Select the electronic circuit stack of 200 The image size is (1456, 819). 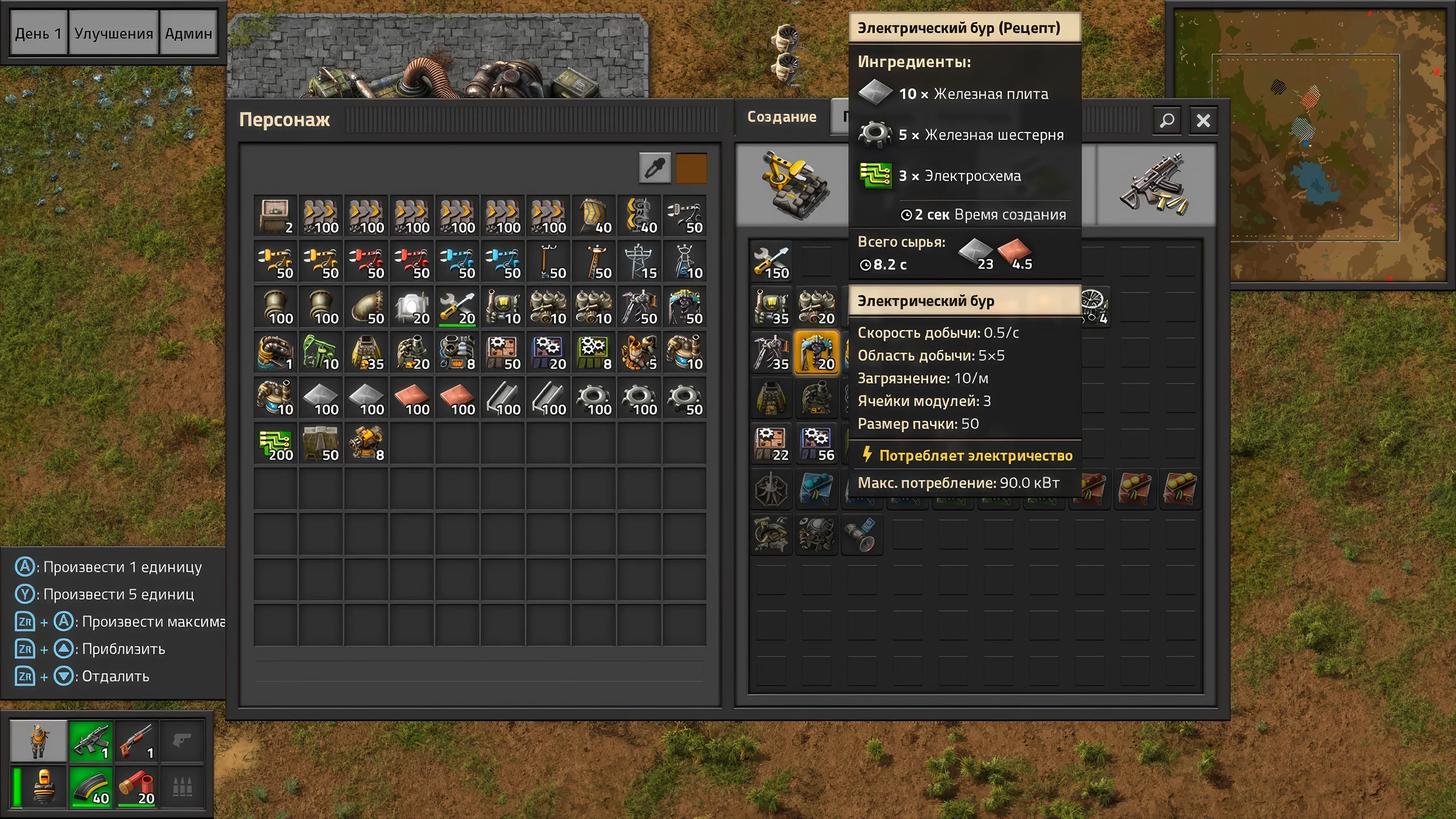pos(275,444)
